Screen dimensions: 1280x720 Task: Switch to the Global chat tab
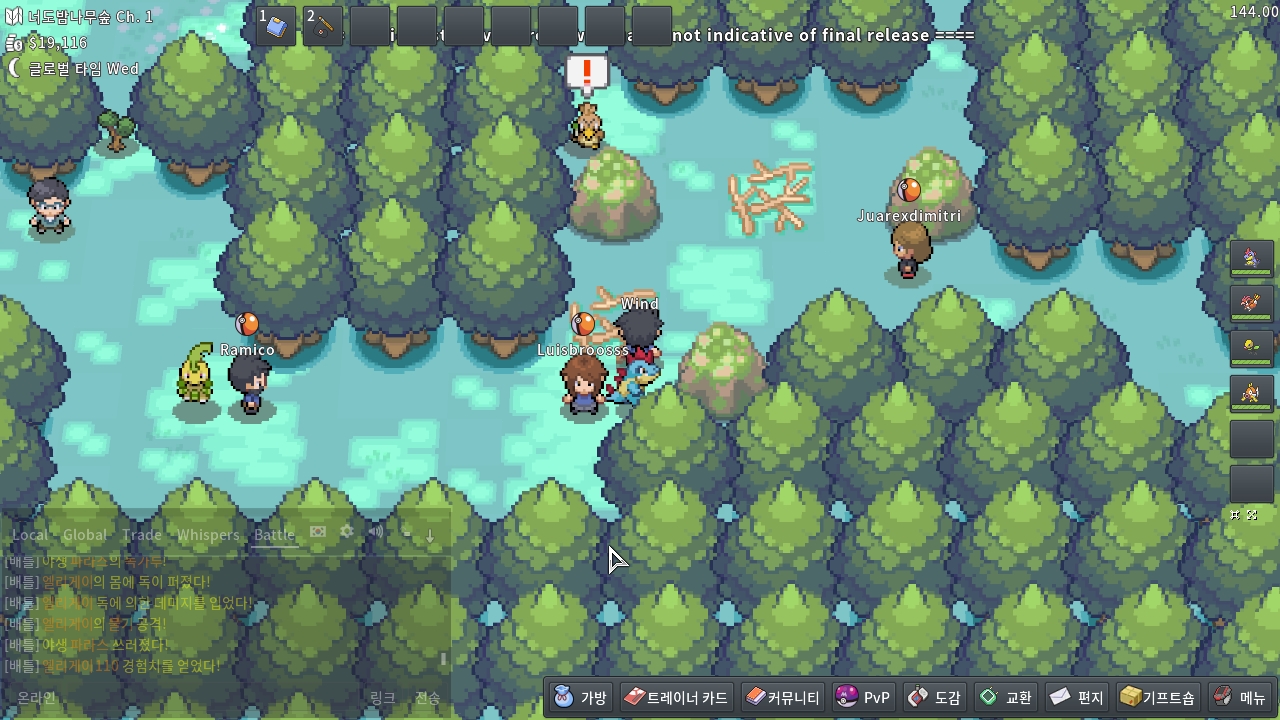pyautogui.click(x=84, y=535)
